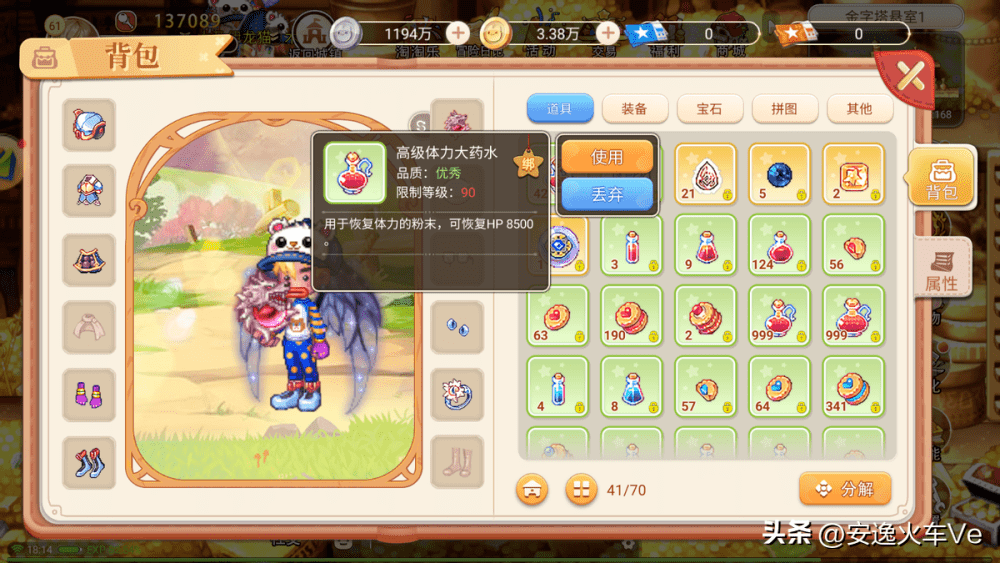
Task: Select the 其他 other items tab
Action: (858, 108)
